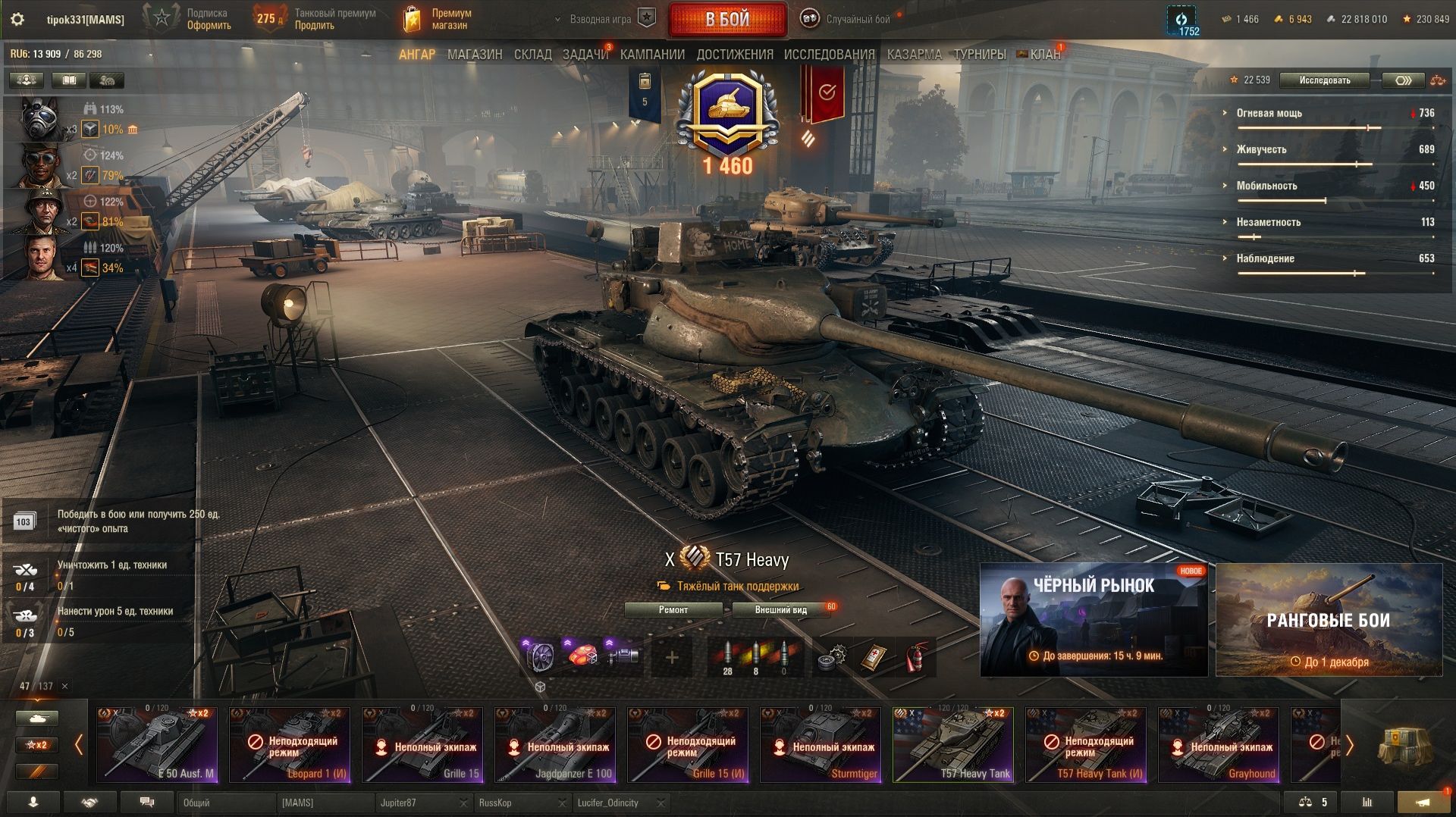This screenshot has width=1456, height=817.
Task: Switch to the МАГАЗИН tab
Action: coord(475,55)
